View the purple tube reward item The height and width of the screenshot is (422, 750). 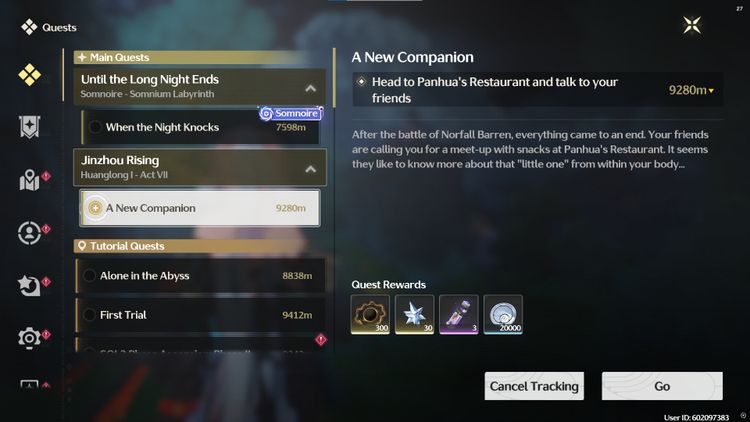[458, 314]
